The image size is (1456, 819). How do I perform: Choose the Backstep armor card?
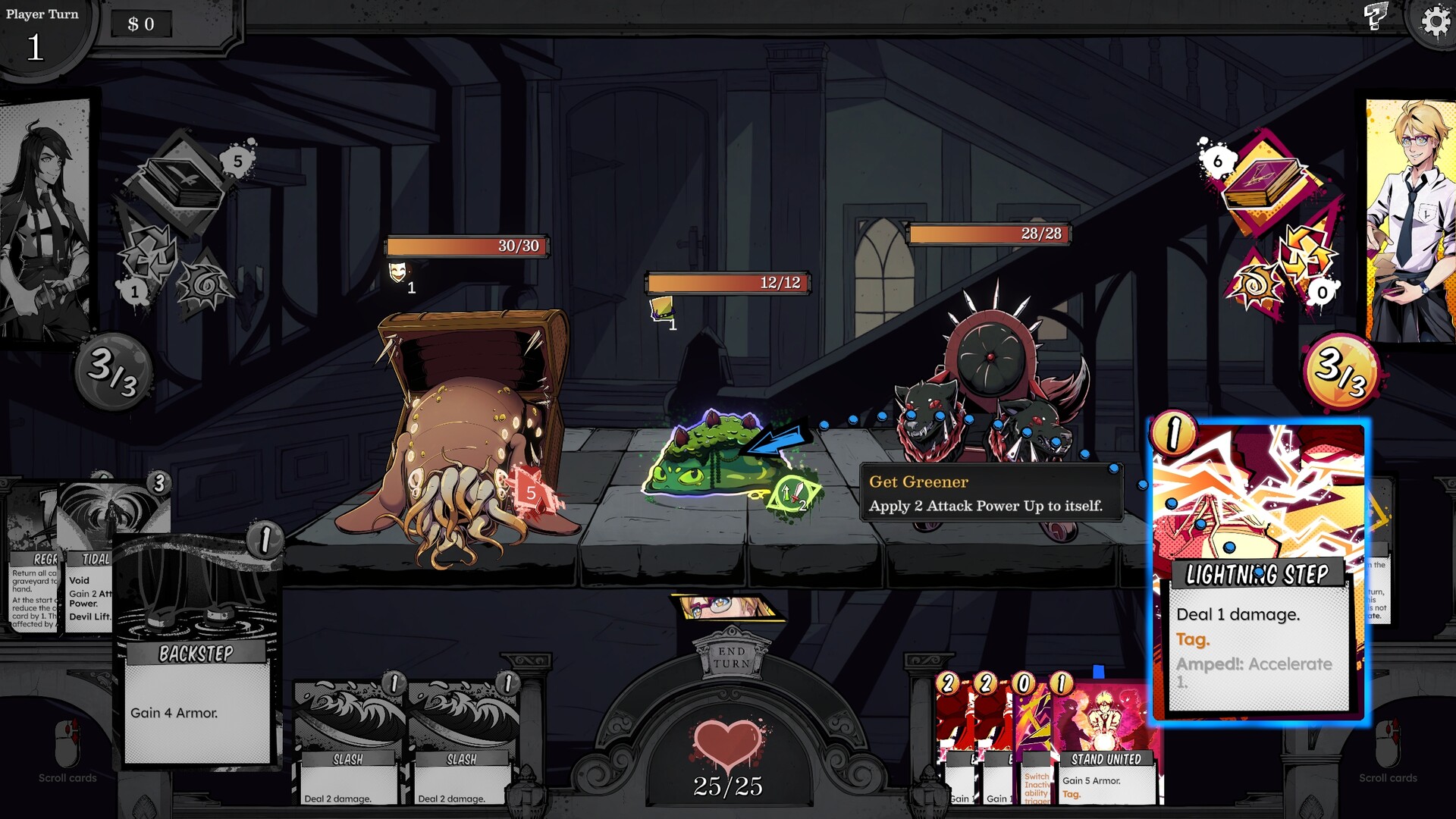[x=197, y=652]
